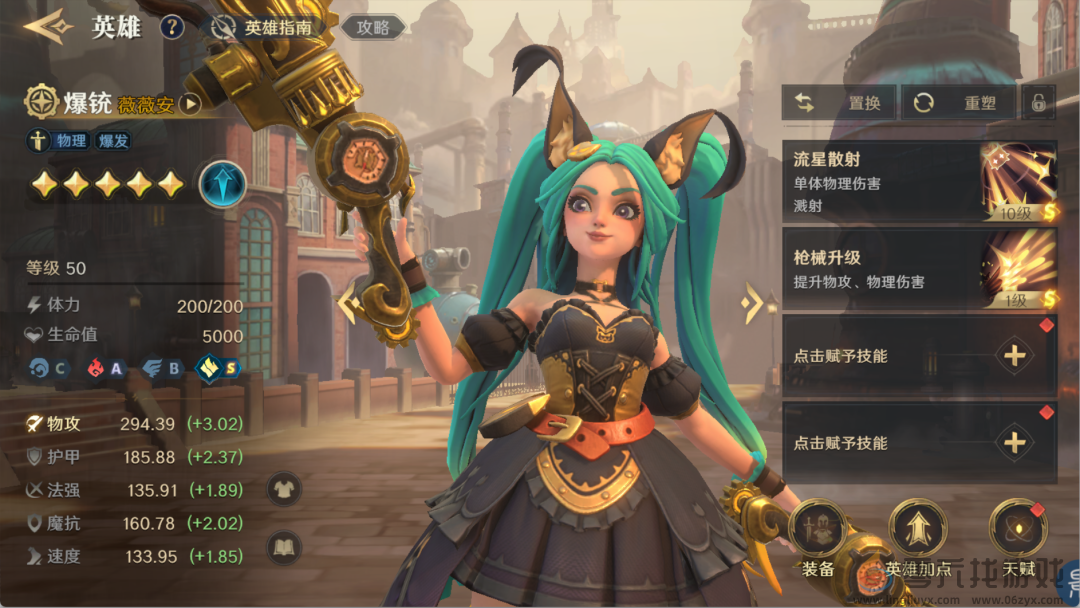This screenshot has width=1080, height=608.
Task: Tap the 爆发 burst tag
Action: tap(113, 141)
